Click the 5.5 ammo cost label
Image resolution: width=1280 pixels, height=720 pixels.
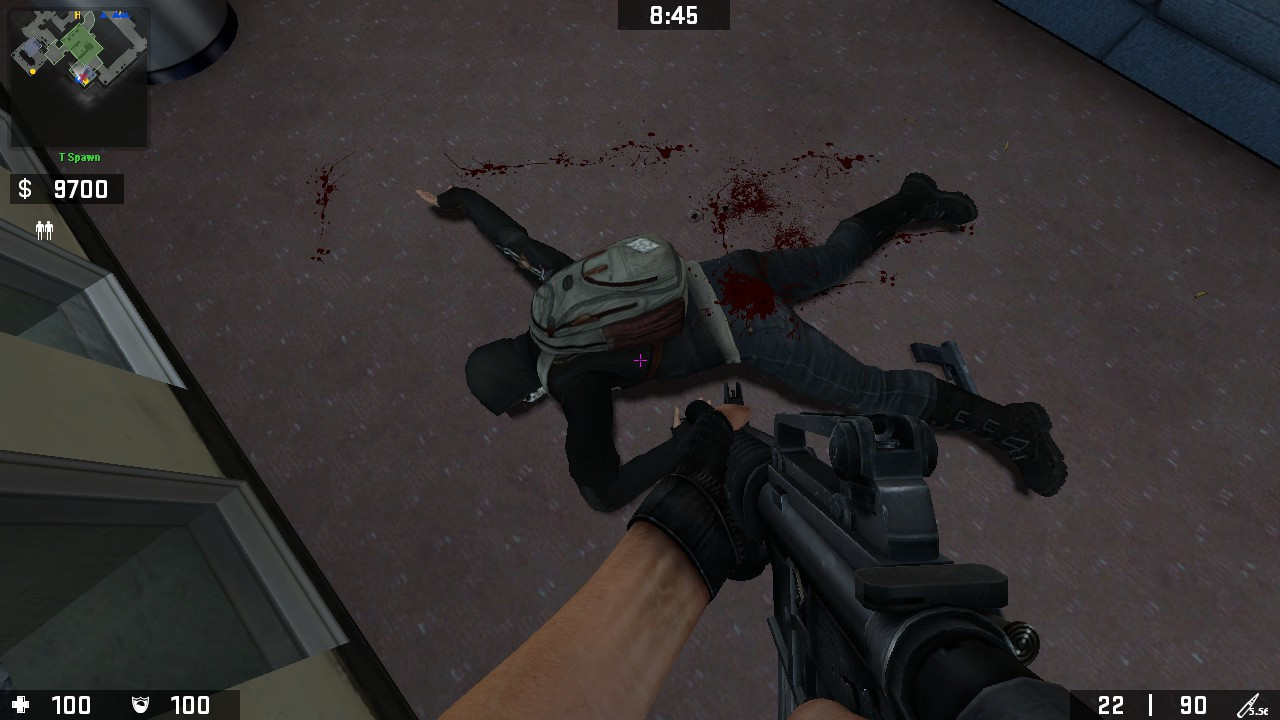click(1260, 712)
